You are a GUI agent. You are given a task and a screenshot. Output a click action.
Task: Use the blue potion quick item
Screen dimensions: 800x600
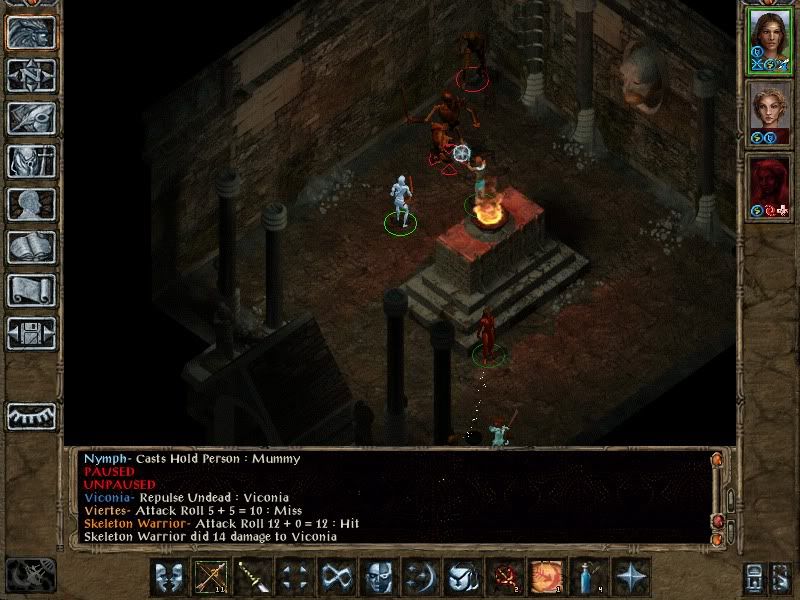coord(588,577)
